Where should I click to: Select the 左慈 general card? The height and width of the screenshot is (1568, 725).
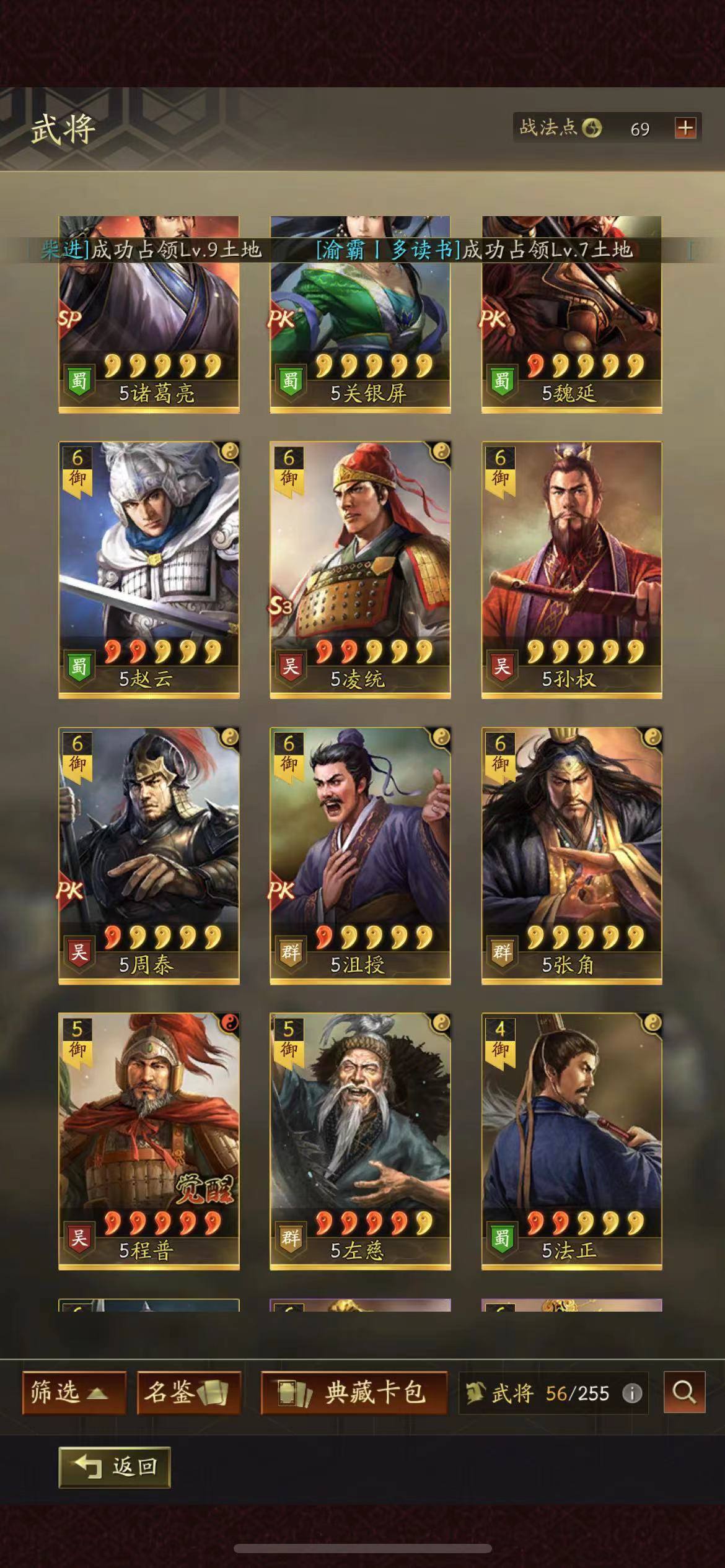click(x=360, y=1141)
